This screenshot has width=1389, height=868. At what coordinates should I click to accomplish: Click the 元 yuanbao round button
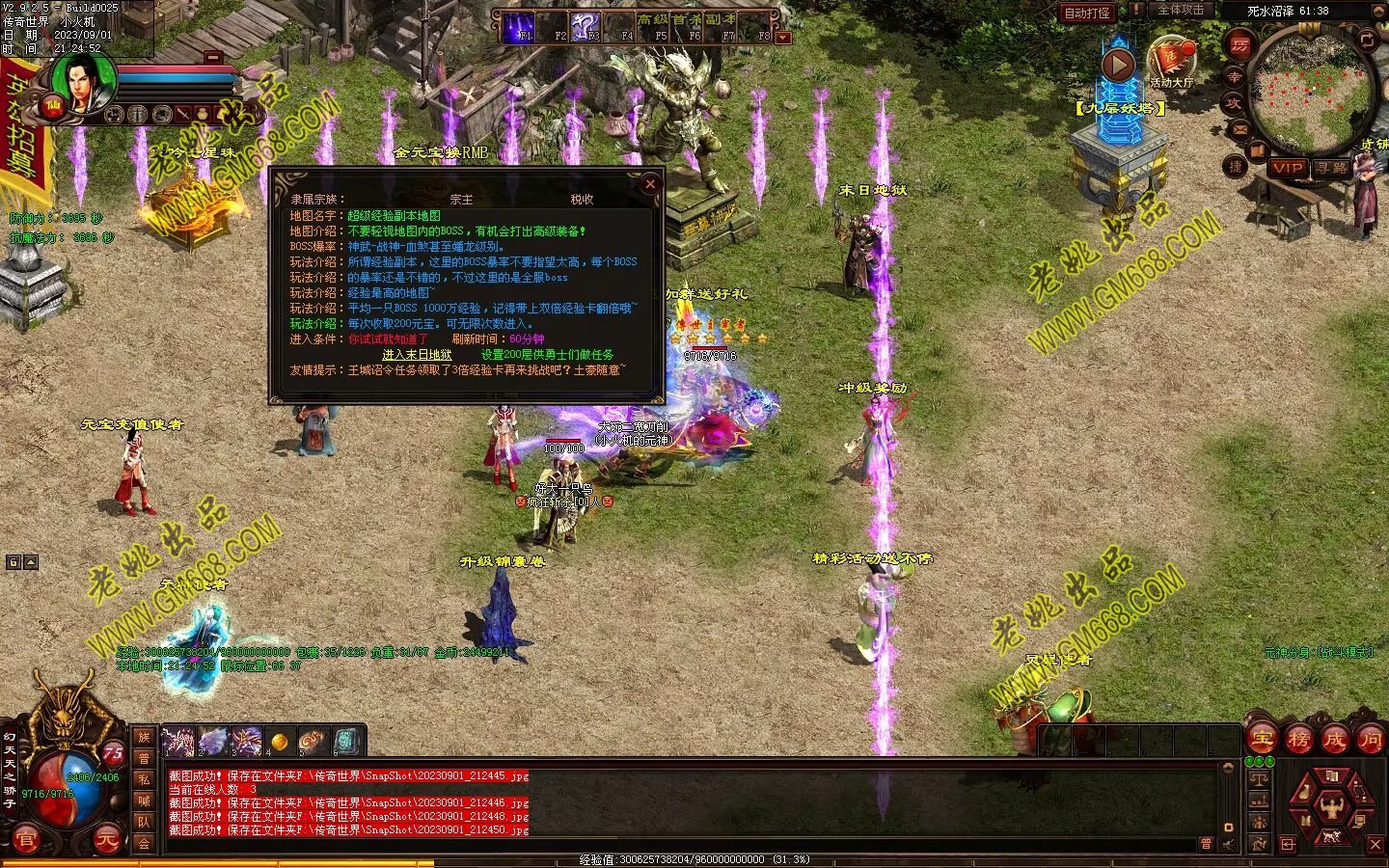point(105,839)
